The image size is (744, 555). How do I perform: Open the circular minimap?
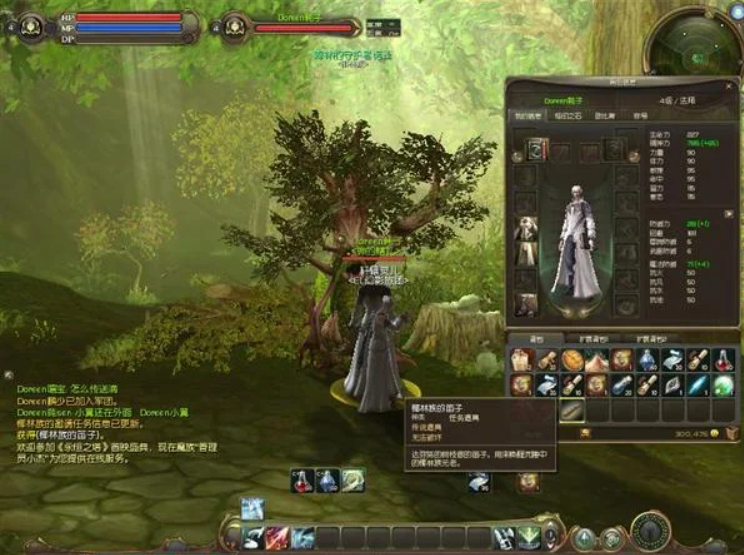pyautogui.click(x=694, y=42)
